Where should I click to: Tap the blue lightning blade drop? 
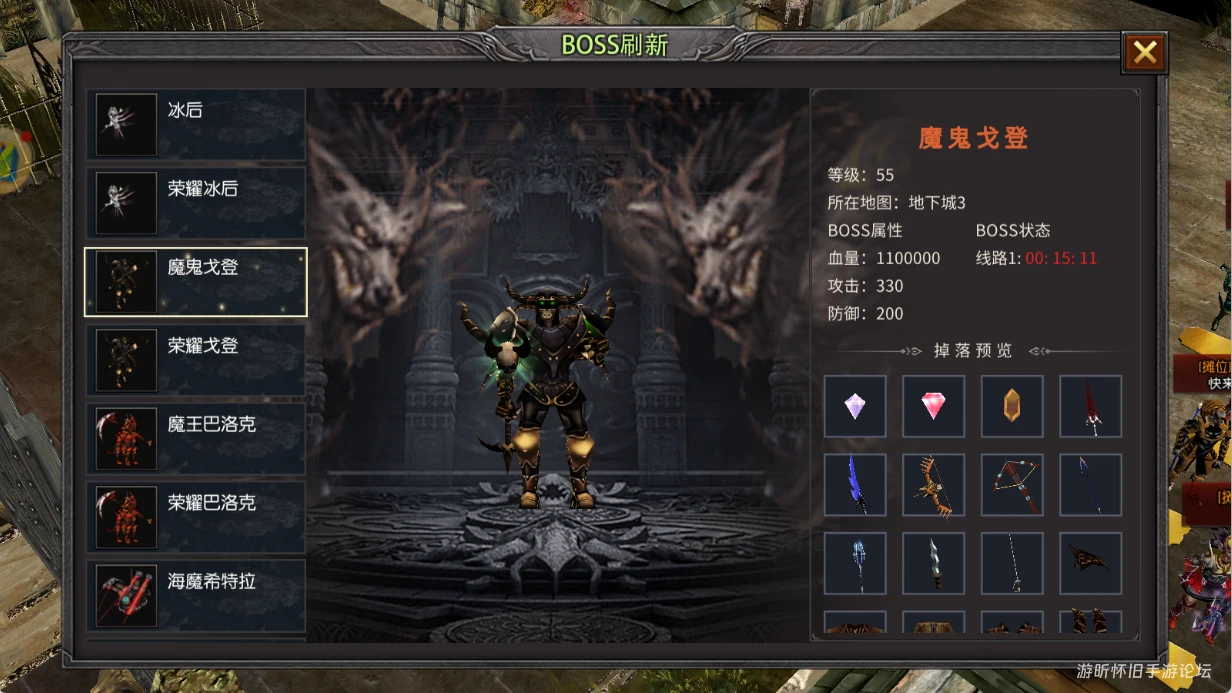(855, 485)
